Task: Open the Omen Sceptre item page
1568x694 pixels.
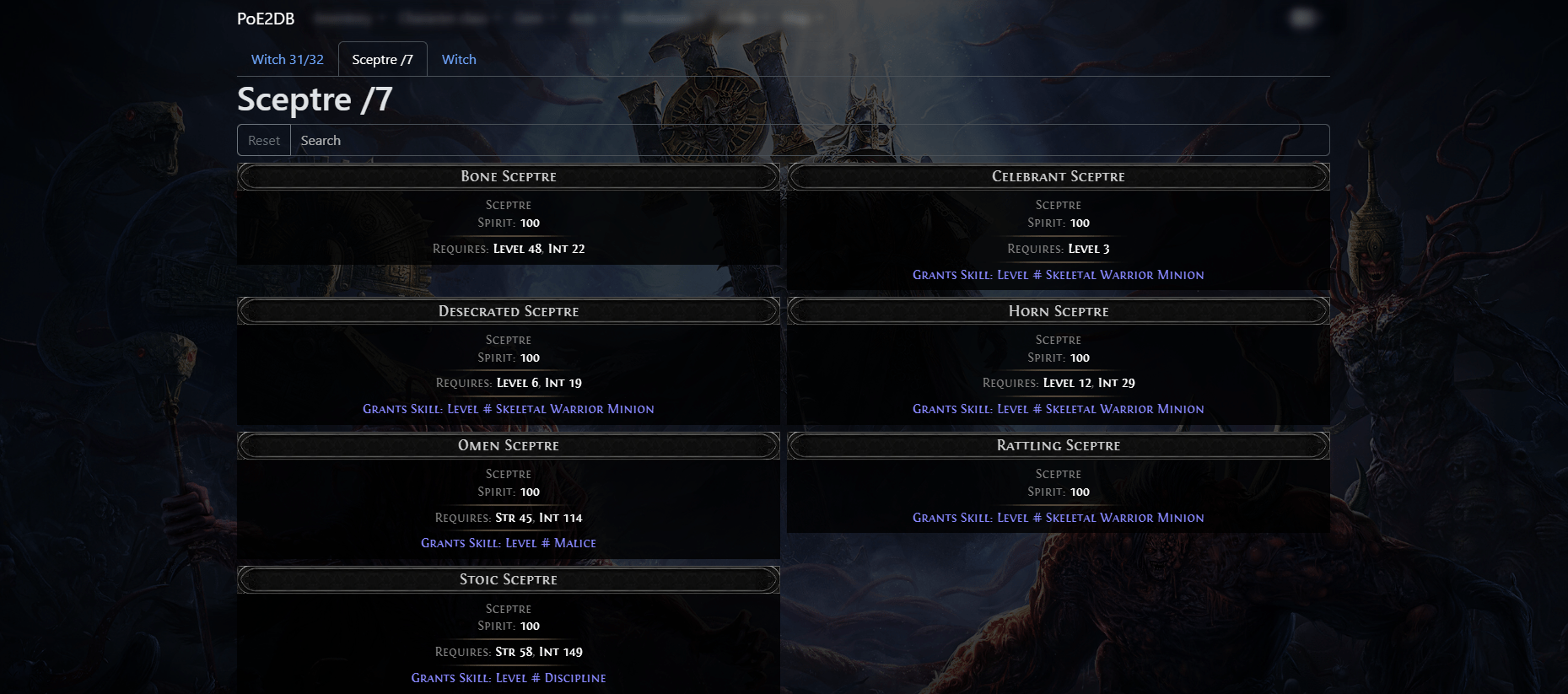Action: coord(508,445)
